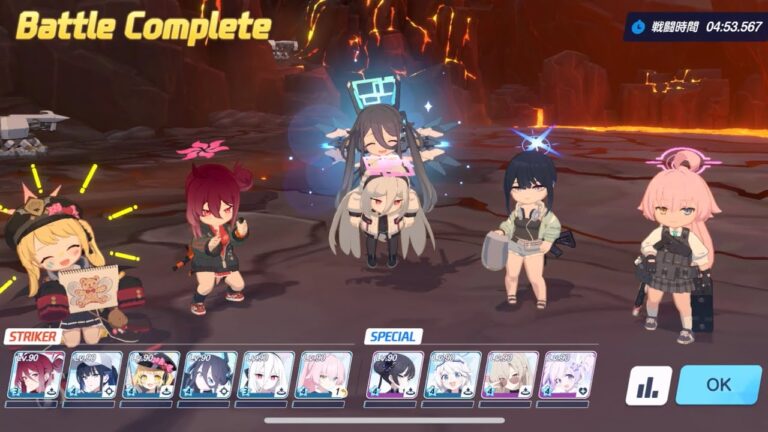Select the white-haired red-eyed striker portrait
The height and width of the screenshot is (432, 768).
tap(267, 376)
